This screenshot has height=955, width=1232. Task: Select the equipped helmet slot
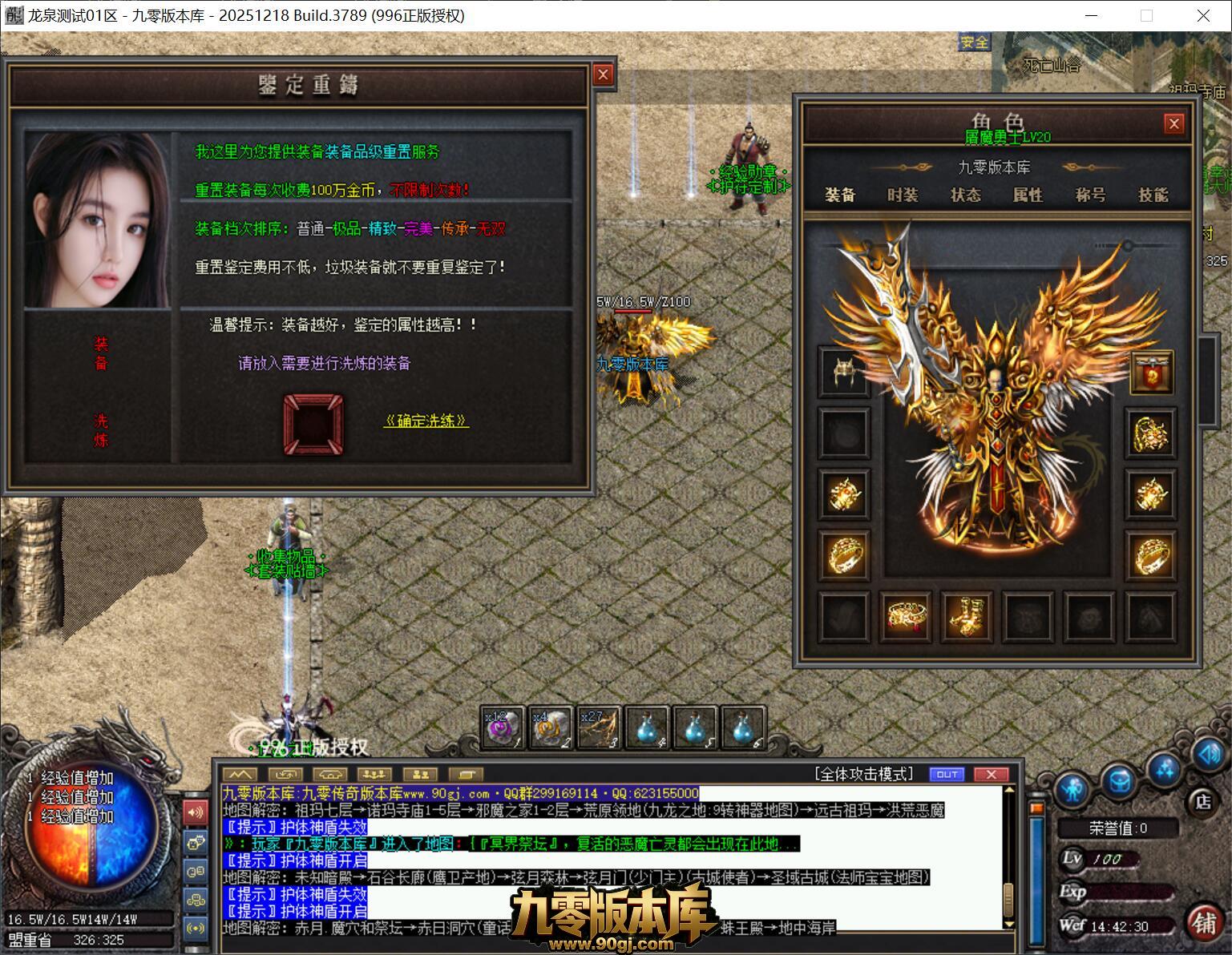pyautogui.click(x=844, y=372)
